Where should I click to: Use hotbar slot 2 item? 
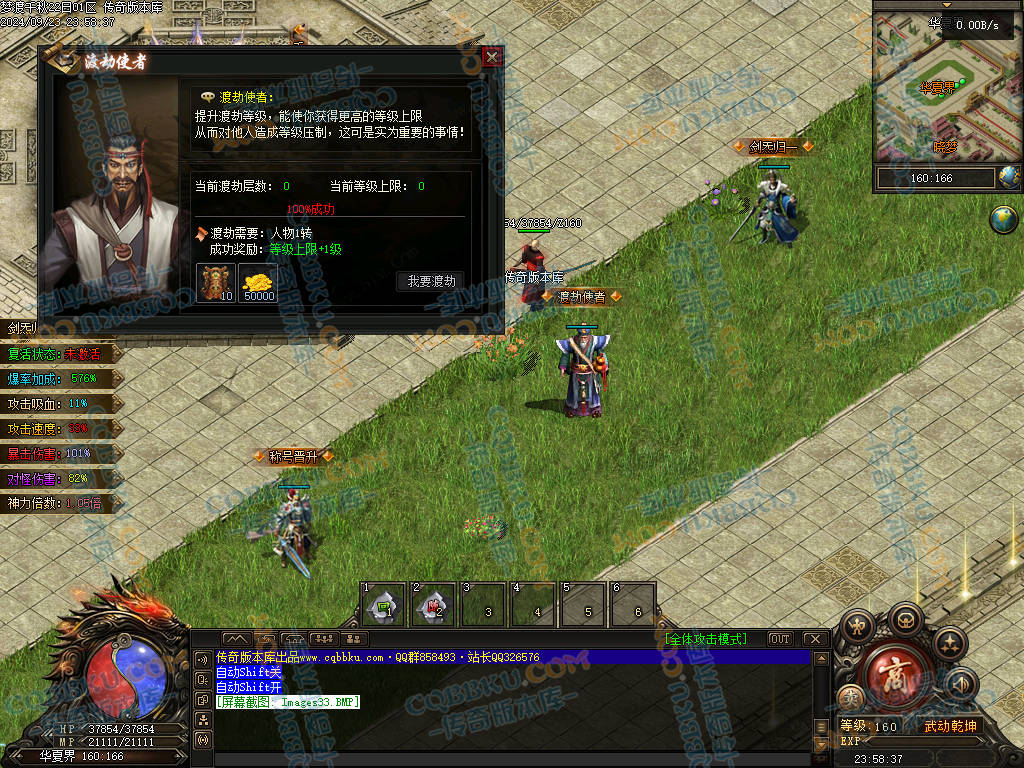pos(433,604)
